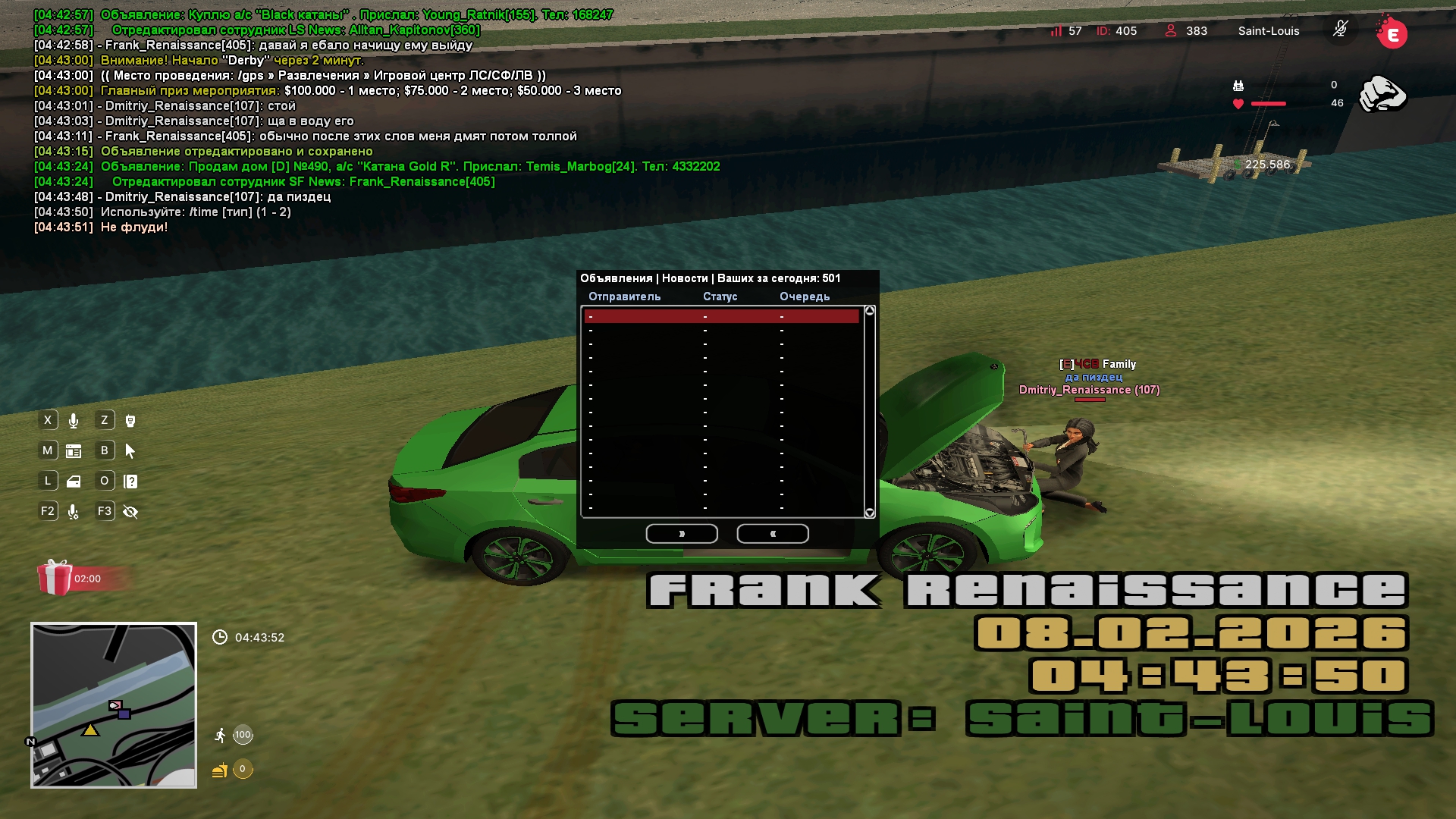Image resolution: width=1456 pixels, height=819 pixels.
Task: Click the Статус column header
Action: (x=720, y=297)
